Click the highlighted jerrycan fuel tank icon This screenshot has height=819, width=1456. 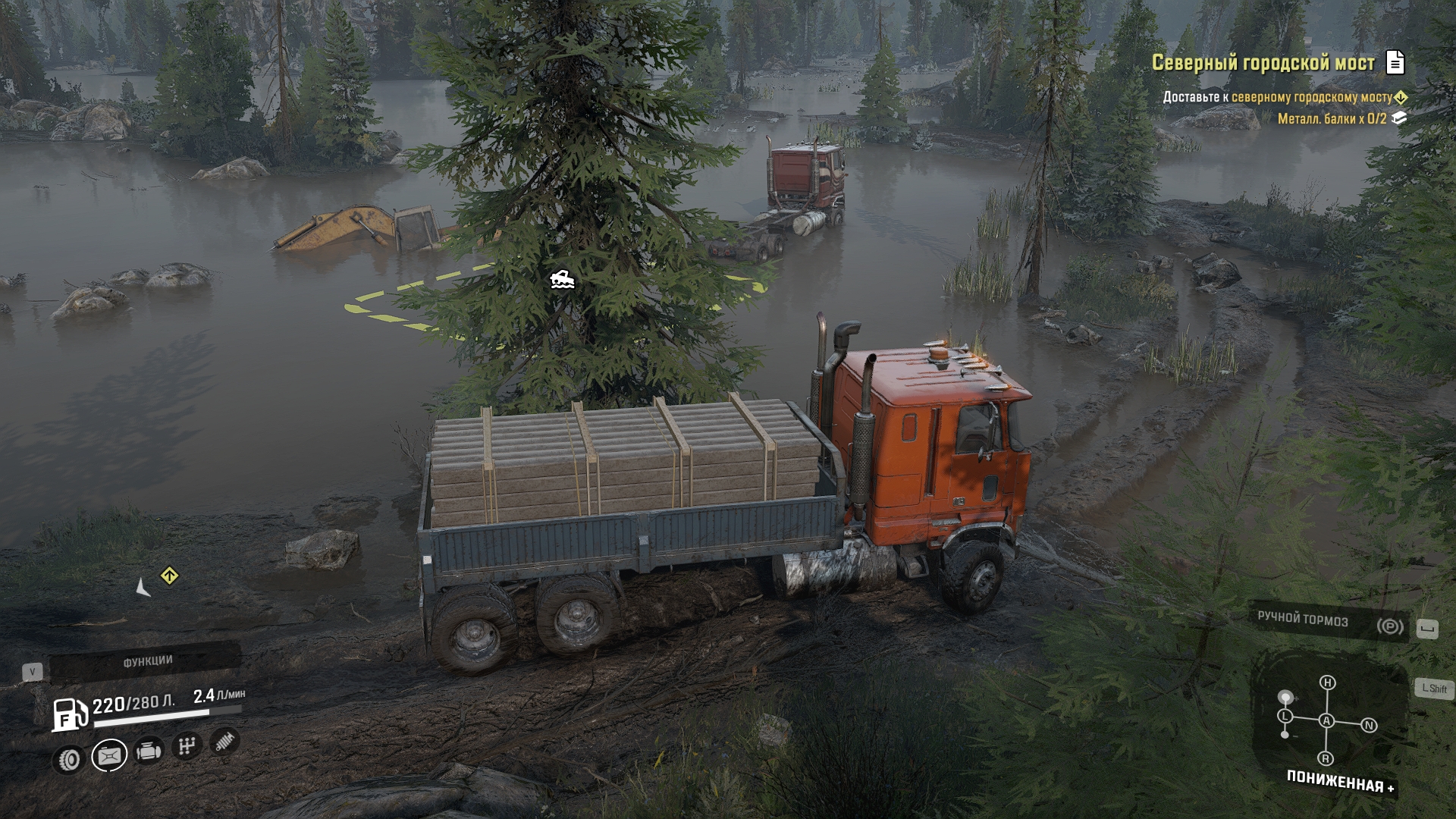[109, 755]
